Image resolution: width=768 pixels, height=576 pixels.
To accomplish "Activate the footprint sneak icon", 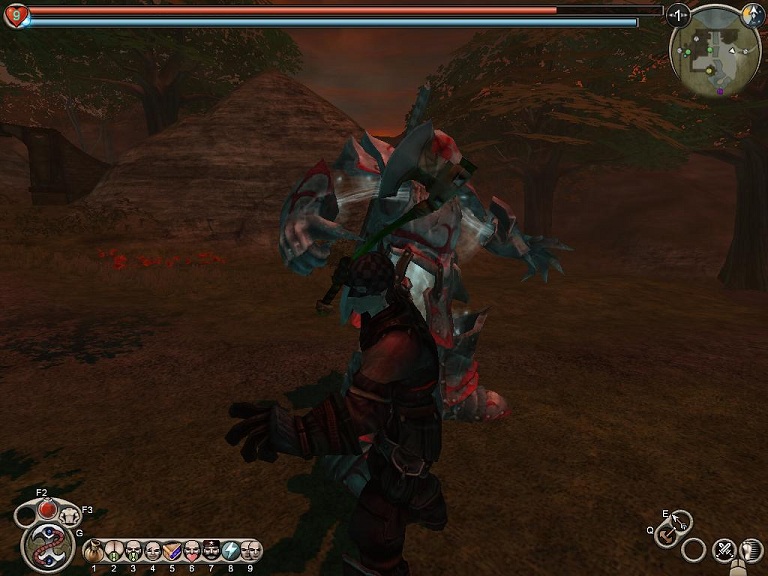I will 750,549.
